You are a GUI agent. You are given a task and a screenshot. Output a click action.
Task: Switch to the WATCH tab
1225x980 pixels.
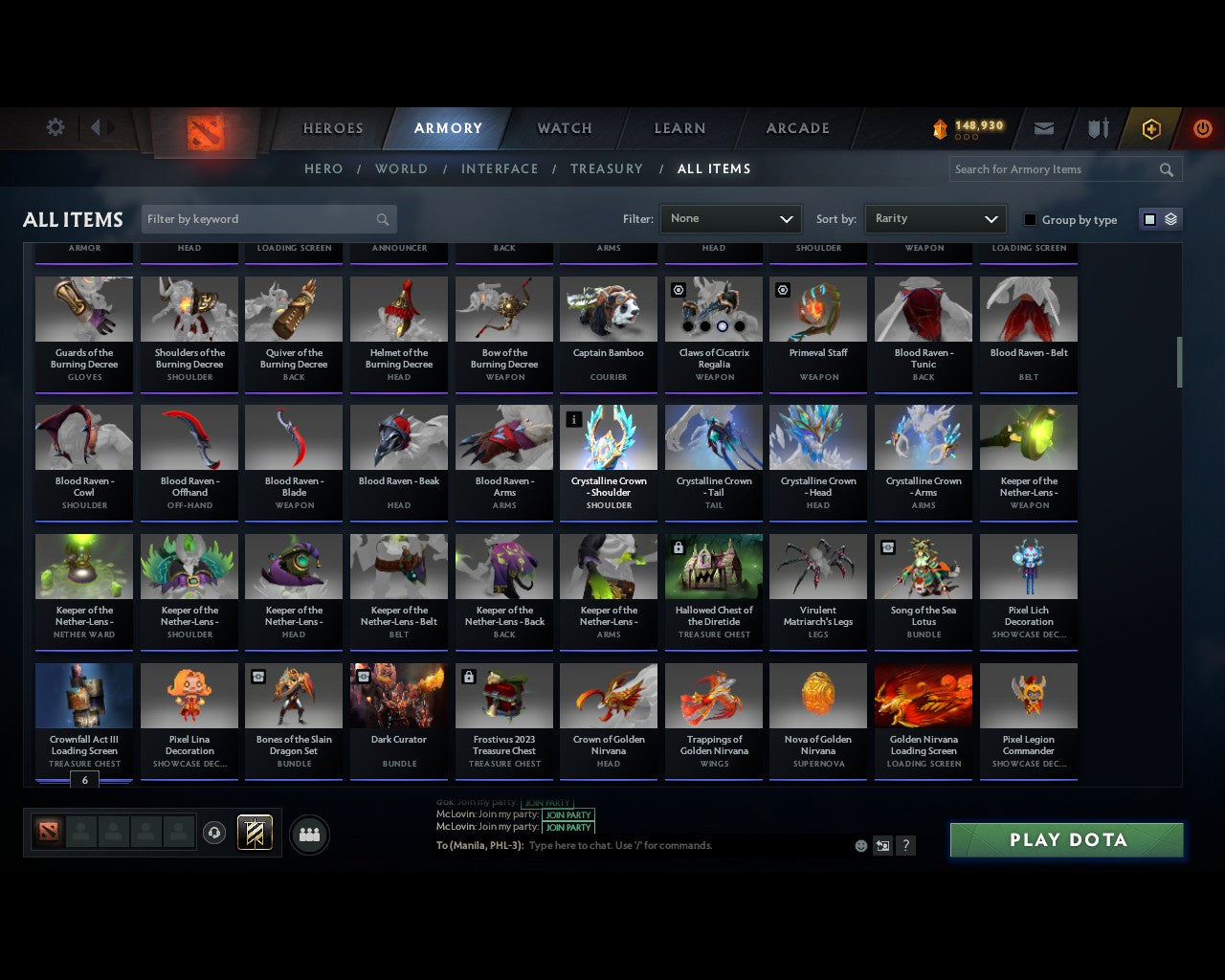tap(564, 127)
